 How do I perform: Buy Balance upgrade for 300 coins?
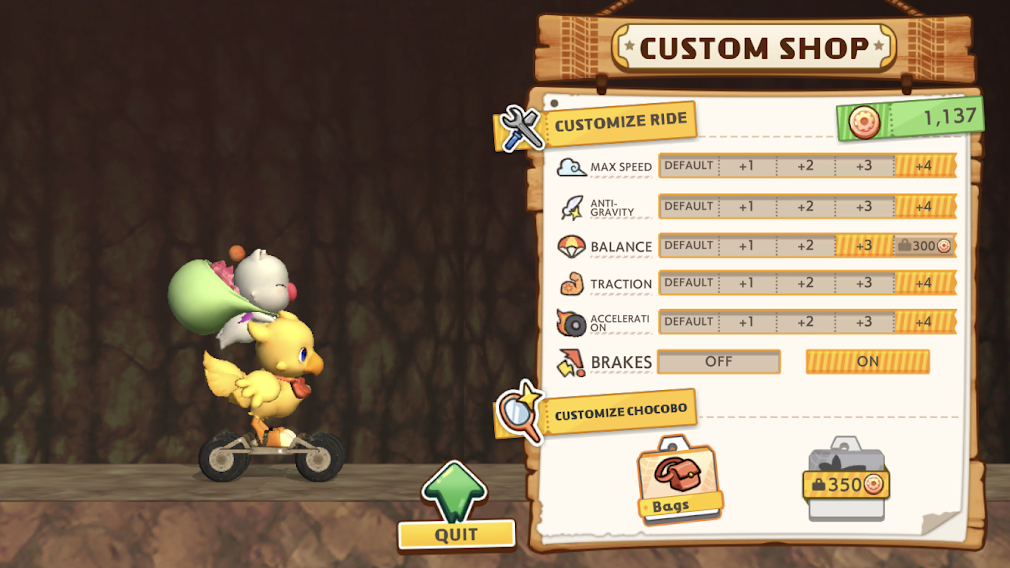pyautogui.click(x=924, y=245)
